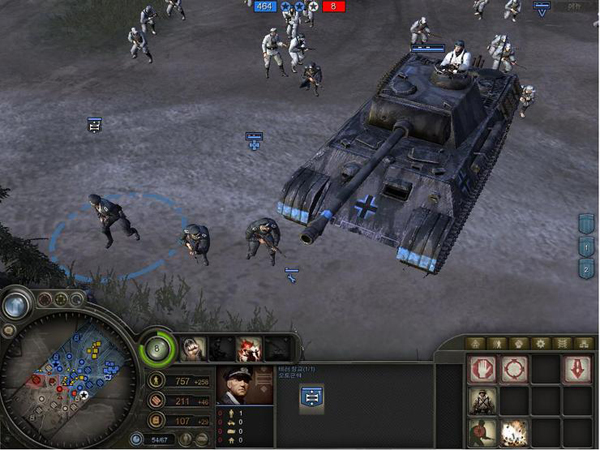The image size is (600, 450).
Task: Open the gear tab in the command panel
Action: [x=541, y=343]
